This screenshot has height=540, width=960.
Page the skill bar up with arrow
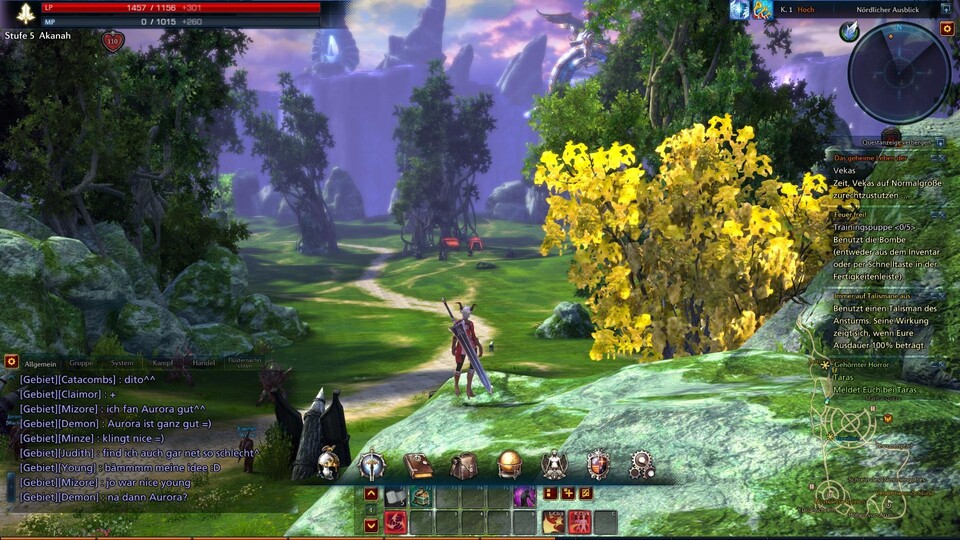tap(371, 494)
